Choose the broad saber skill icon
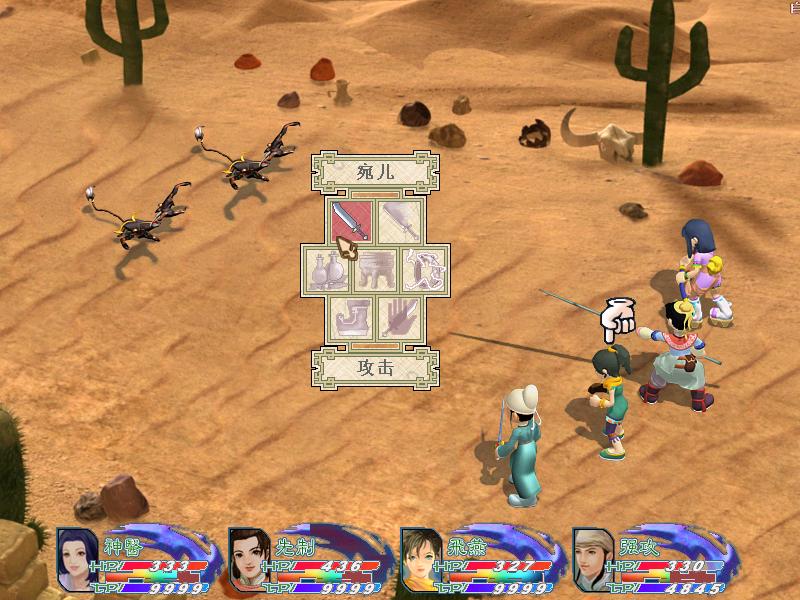The image size is (800, 600). coord(401,221)
